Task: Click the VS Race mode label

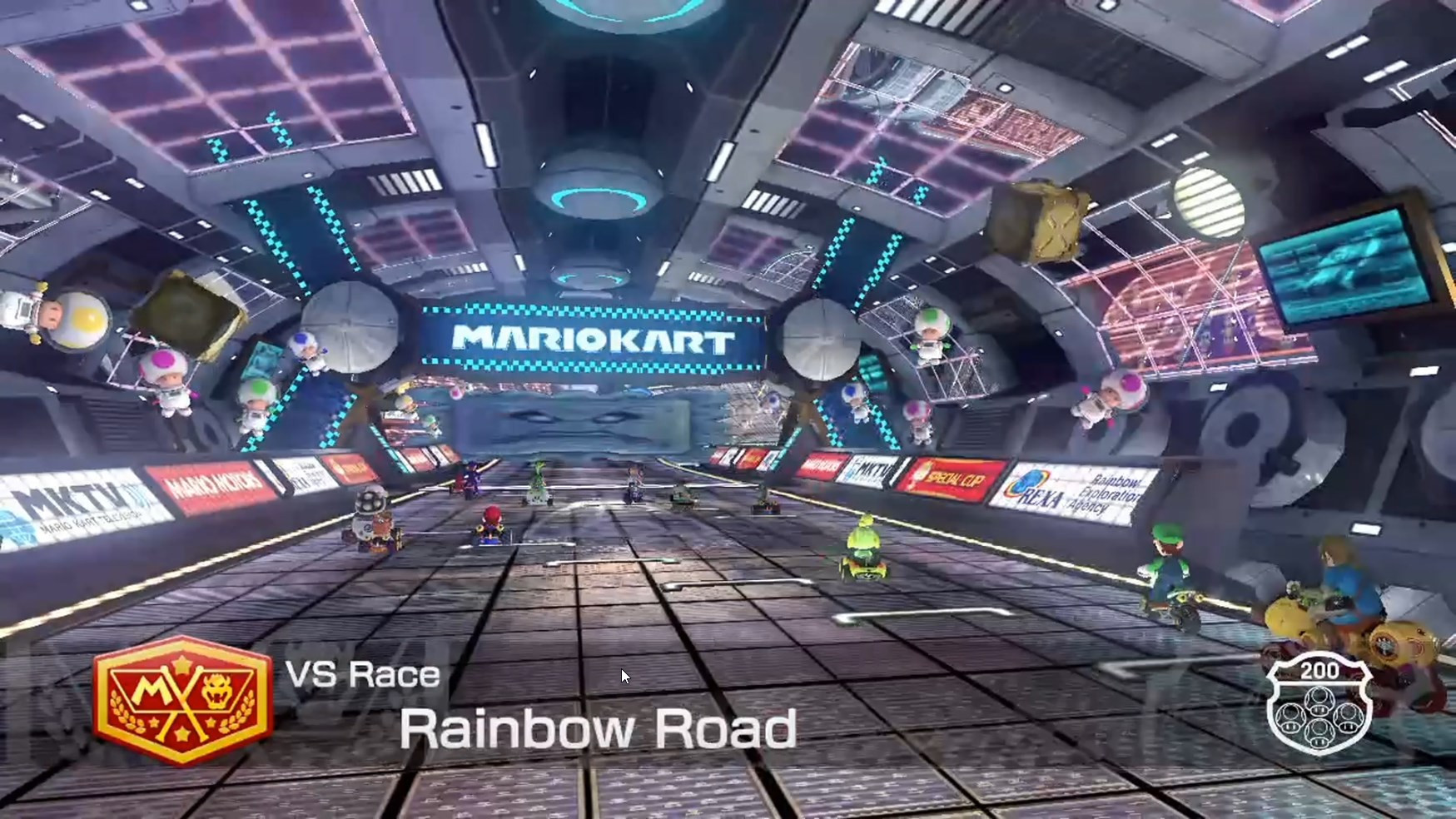Action: click(366, 678)
